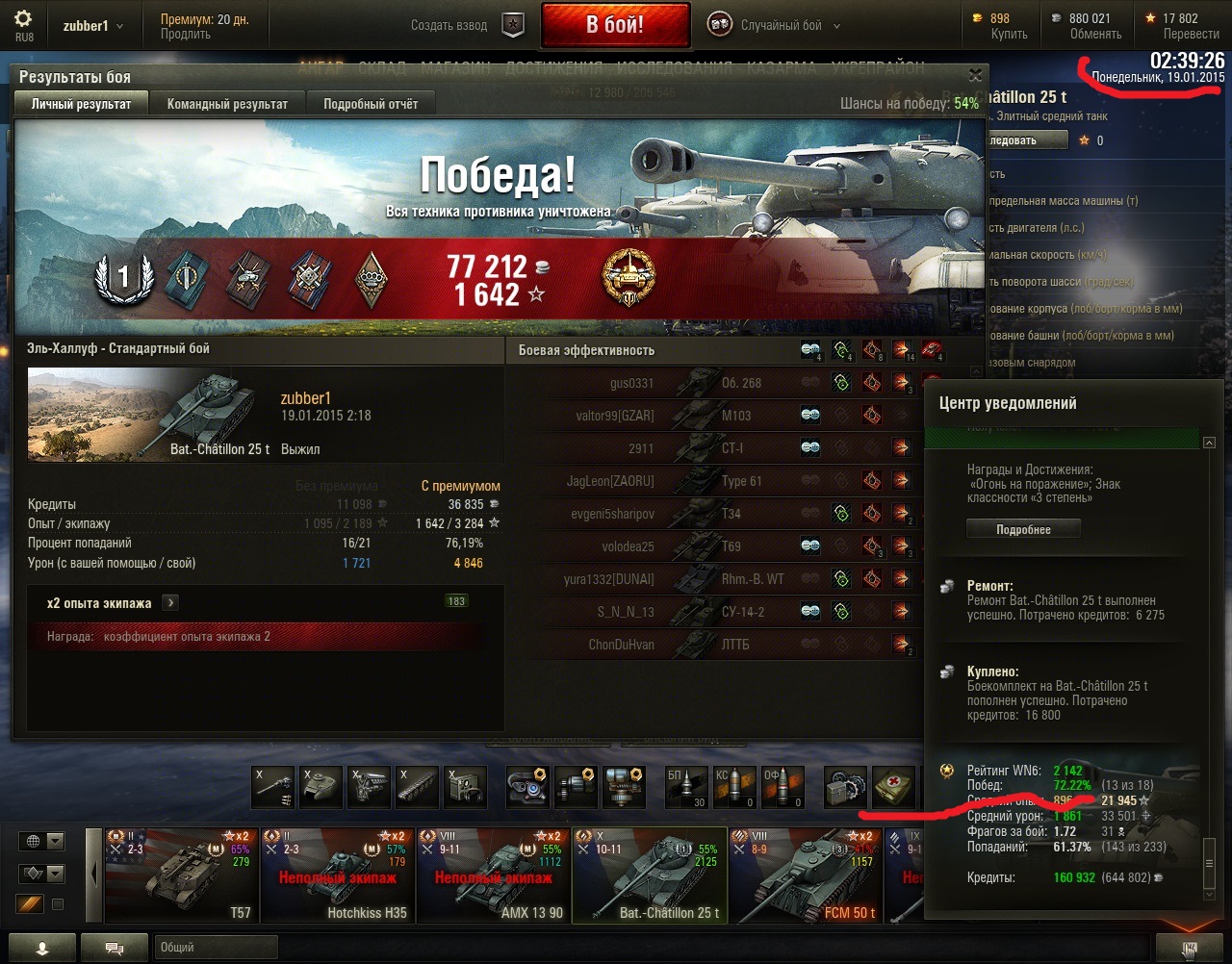The height and width of the screenshot is (964, 1232).
Task: Select the Личный результат tab
Action: coord(81,104)
